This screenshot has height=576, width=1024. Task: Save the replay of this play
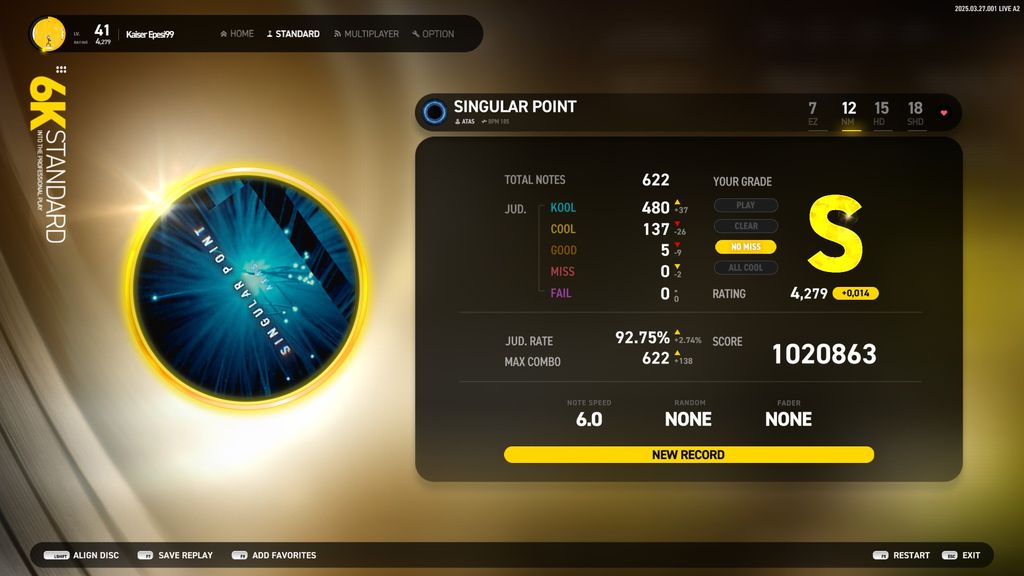pos(175,555)
